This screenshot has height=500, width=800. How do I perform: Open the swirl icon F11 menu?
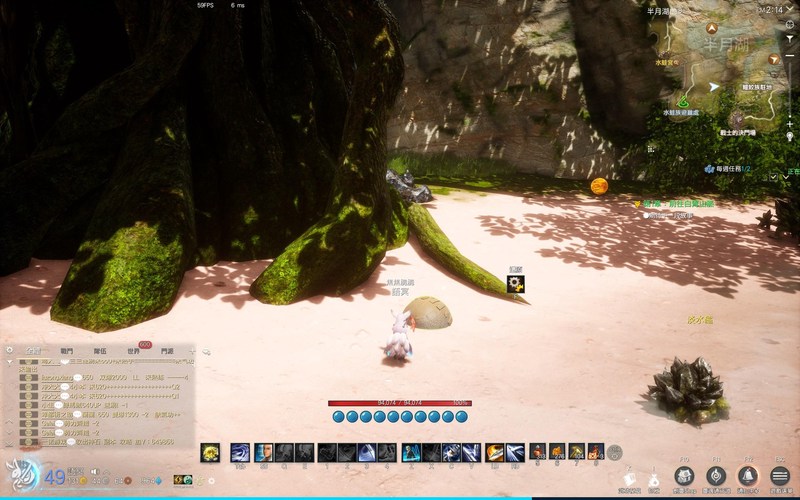[x=716, y=476]
